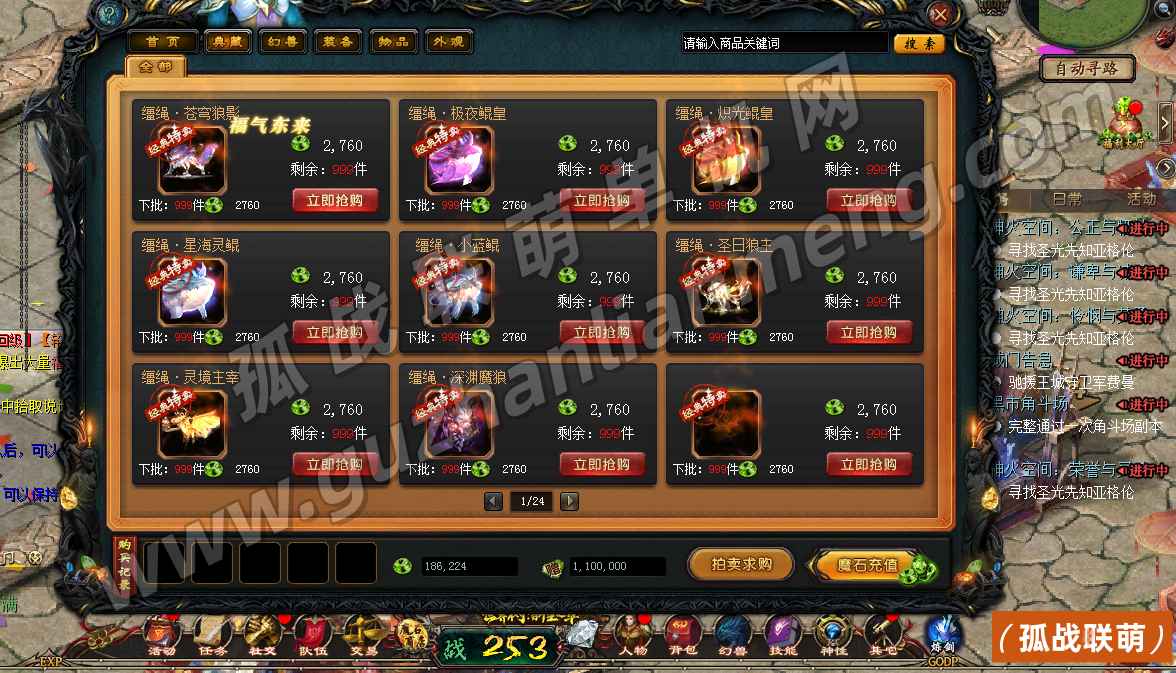This screenshot has height=673, width=1176.
Task: Close the shop window
Action: [x=940, y=14]
